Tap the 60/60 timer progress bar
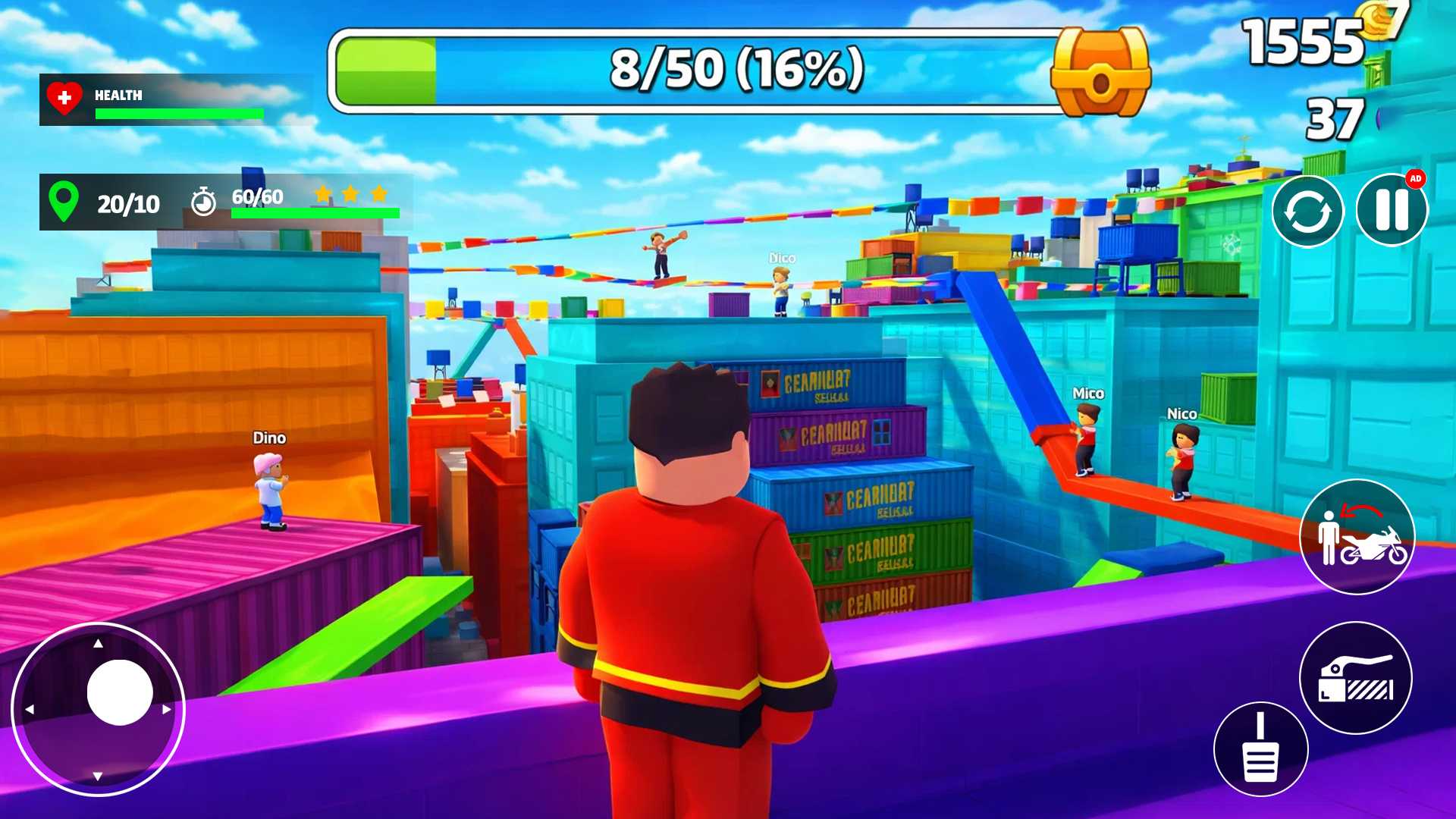Screen dimensions: 1456x819 click(x=315, y=213)
